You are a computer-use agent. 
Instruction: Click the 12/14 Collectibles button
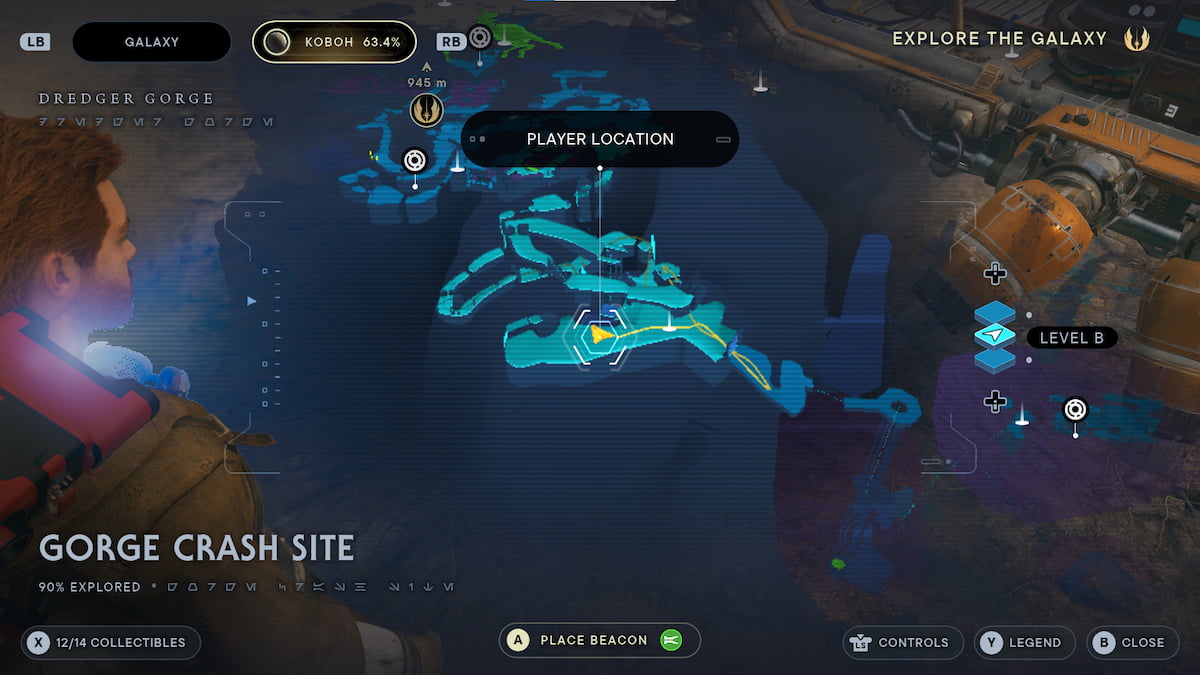[x=110, y=642]
